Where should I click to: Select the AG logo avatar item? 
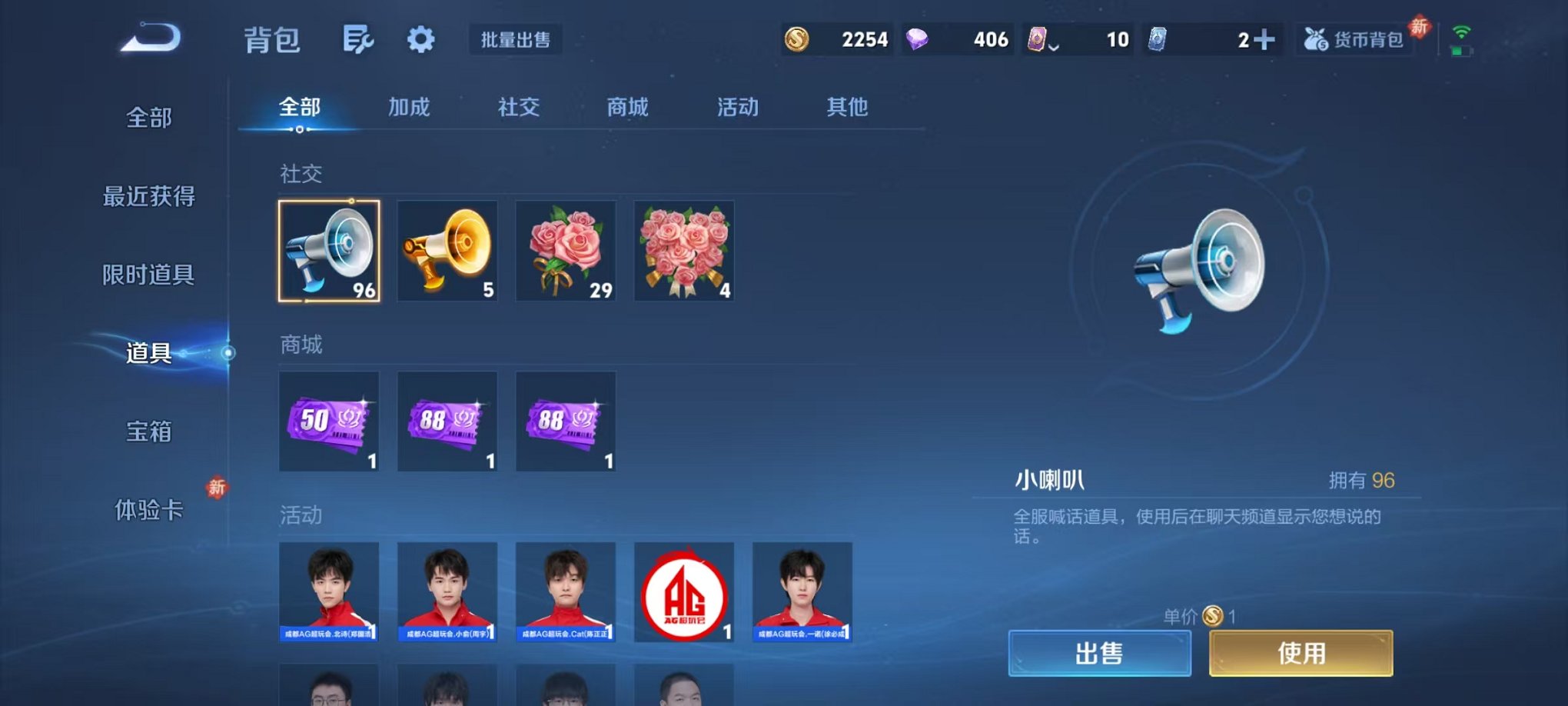683,594
